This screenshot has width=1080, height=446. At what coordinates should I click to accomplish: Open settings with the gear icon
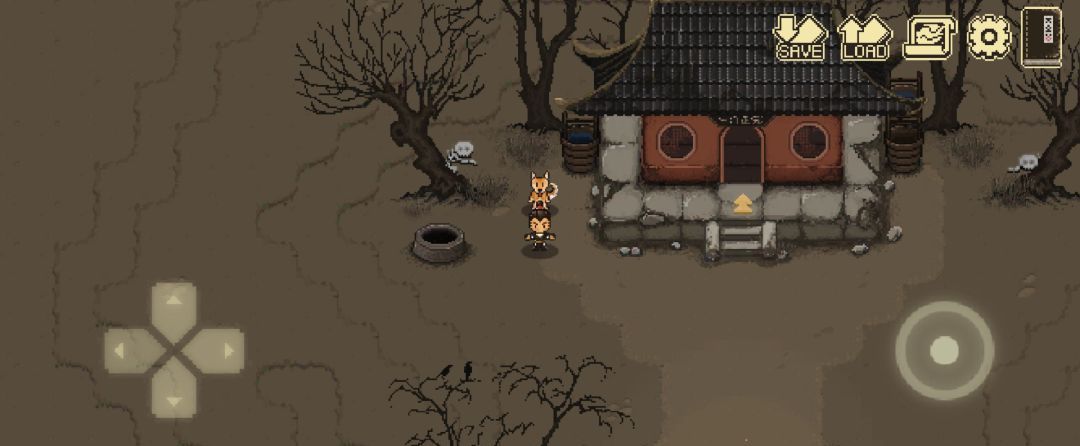click(989, 38)
